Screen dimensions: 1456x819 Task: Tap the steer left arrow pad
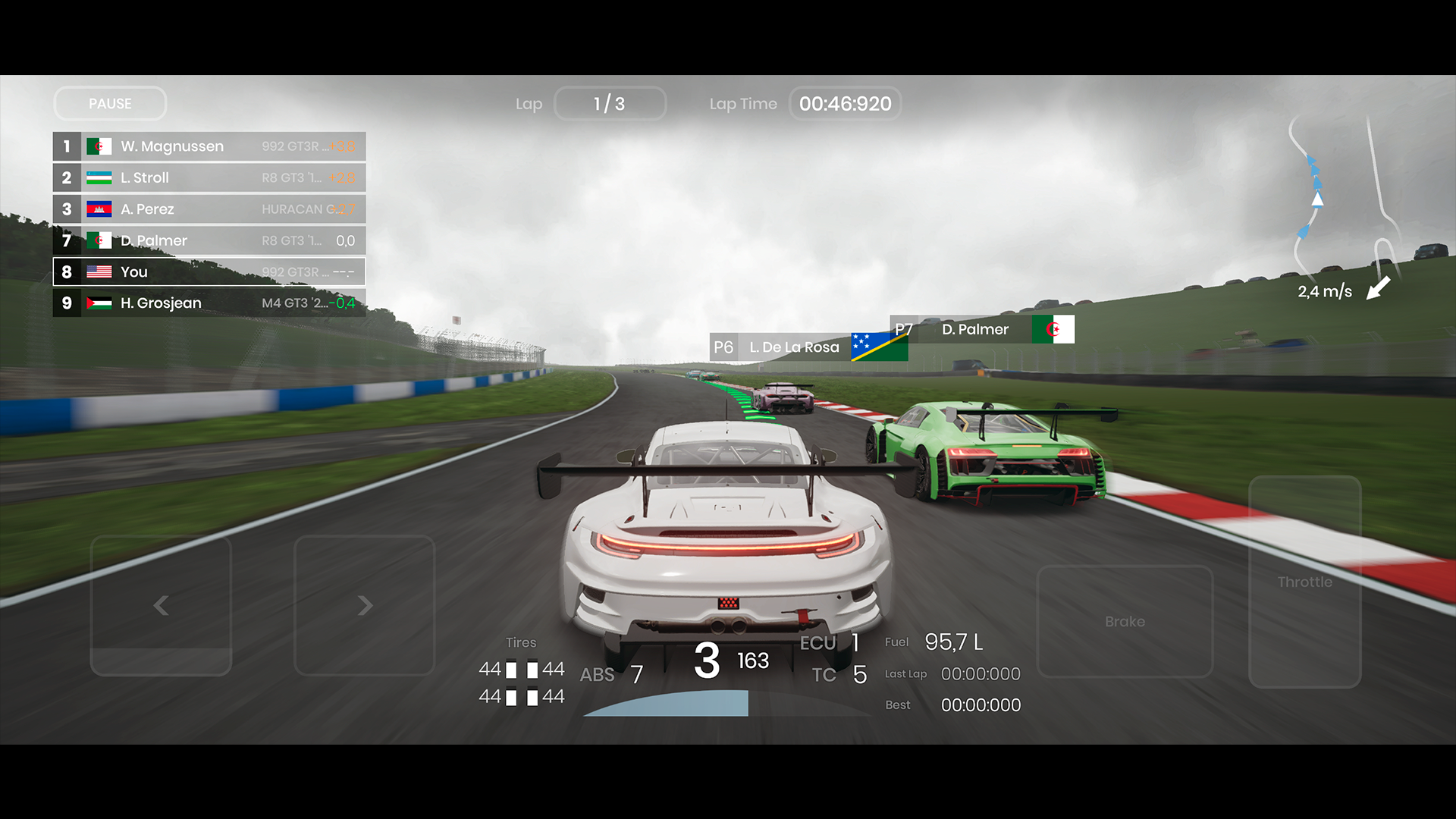tap(161, 605)
